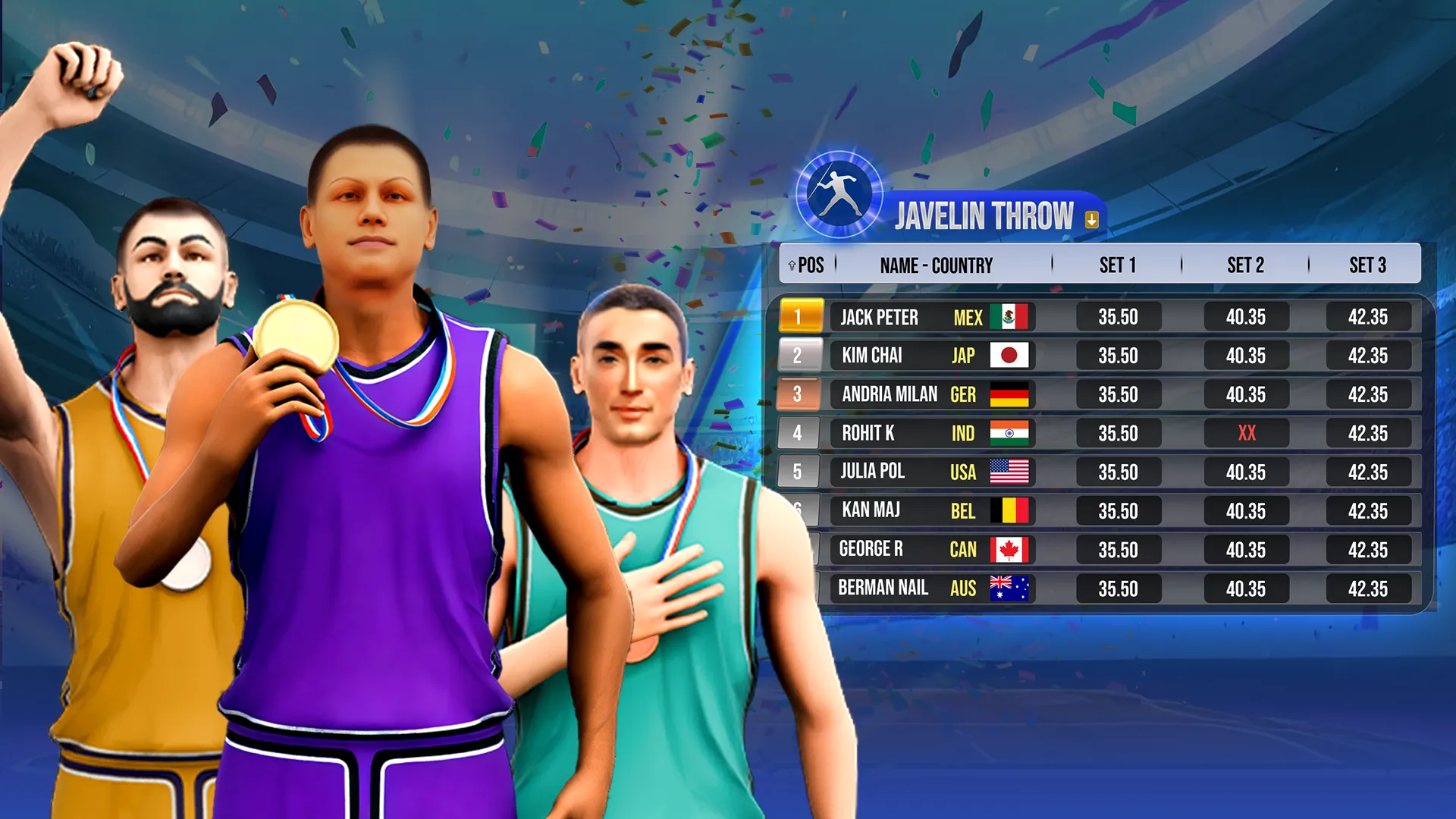Select the NAME - COUNTRY header
The height and width of the screenshot is (819, 1456).
[x=937, y=264]
